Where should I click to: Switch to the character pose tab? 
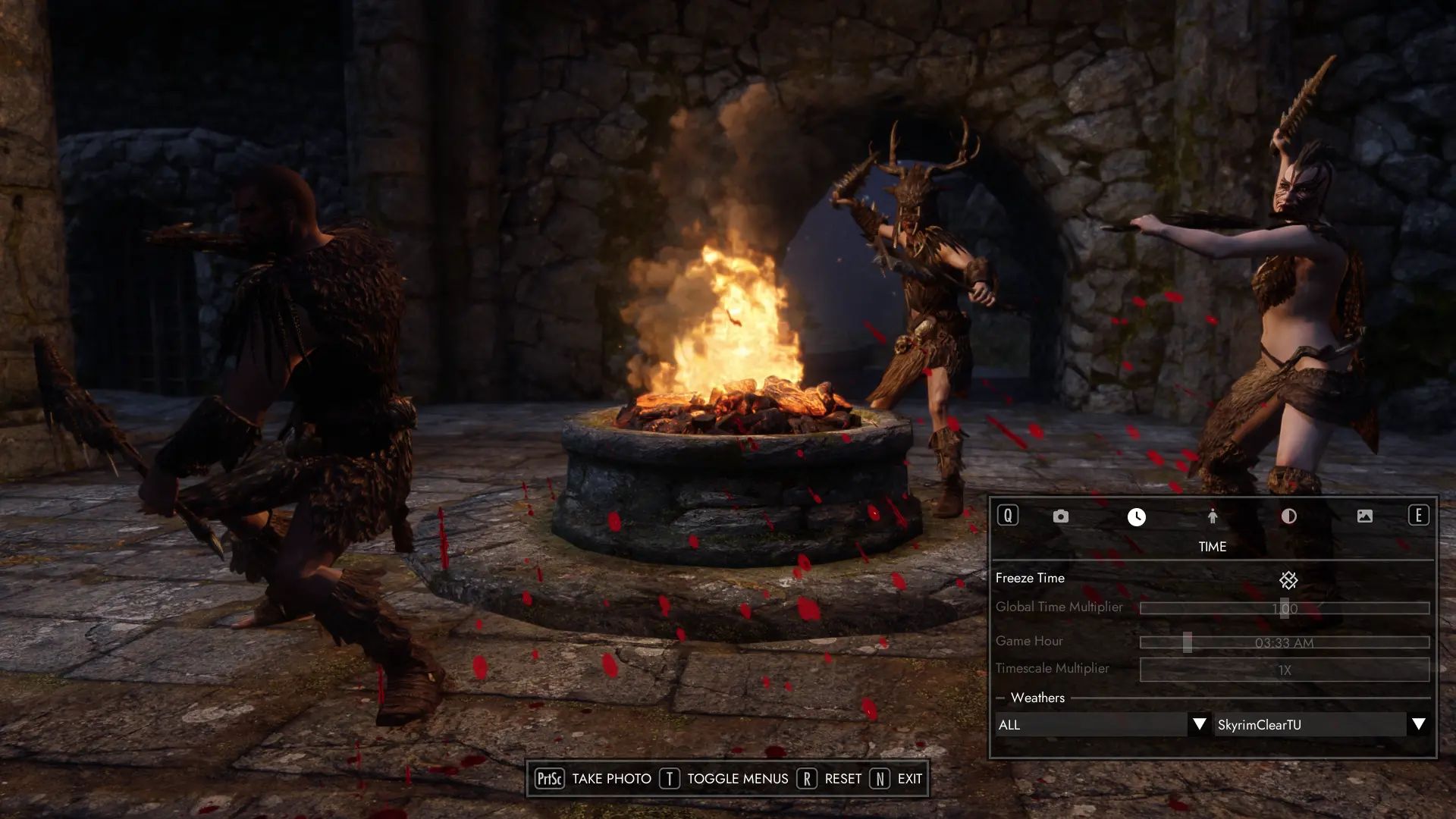[1213, 516]
